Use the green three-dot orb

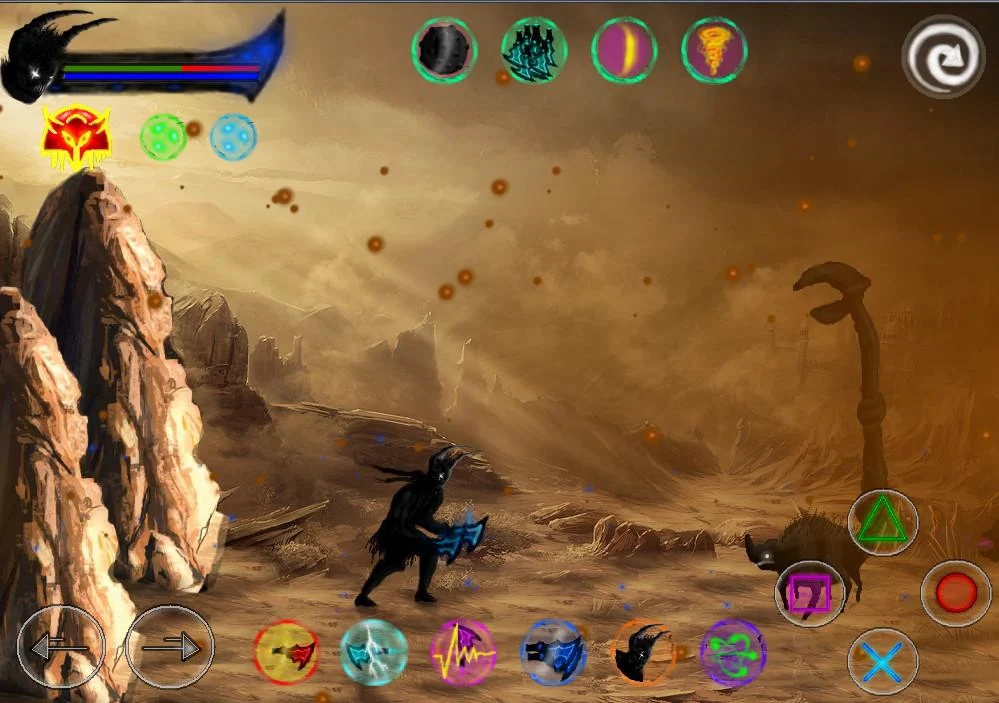pos(163,137)
